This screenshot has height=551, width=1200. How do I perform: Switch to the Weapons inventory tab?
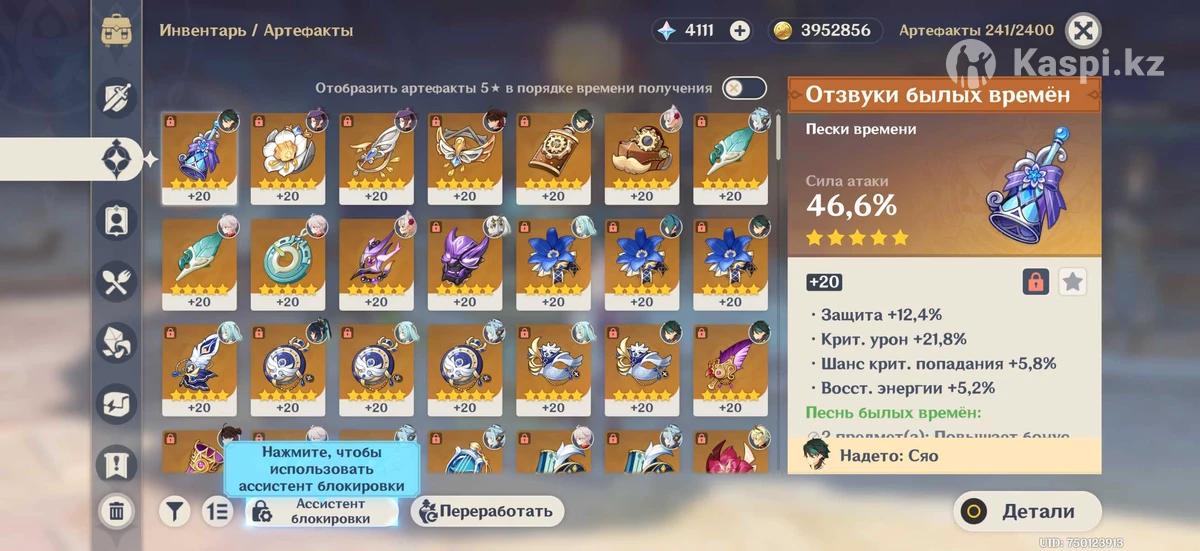(116, 98)
